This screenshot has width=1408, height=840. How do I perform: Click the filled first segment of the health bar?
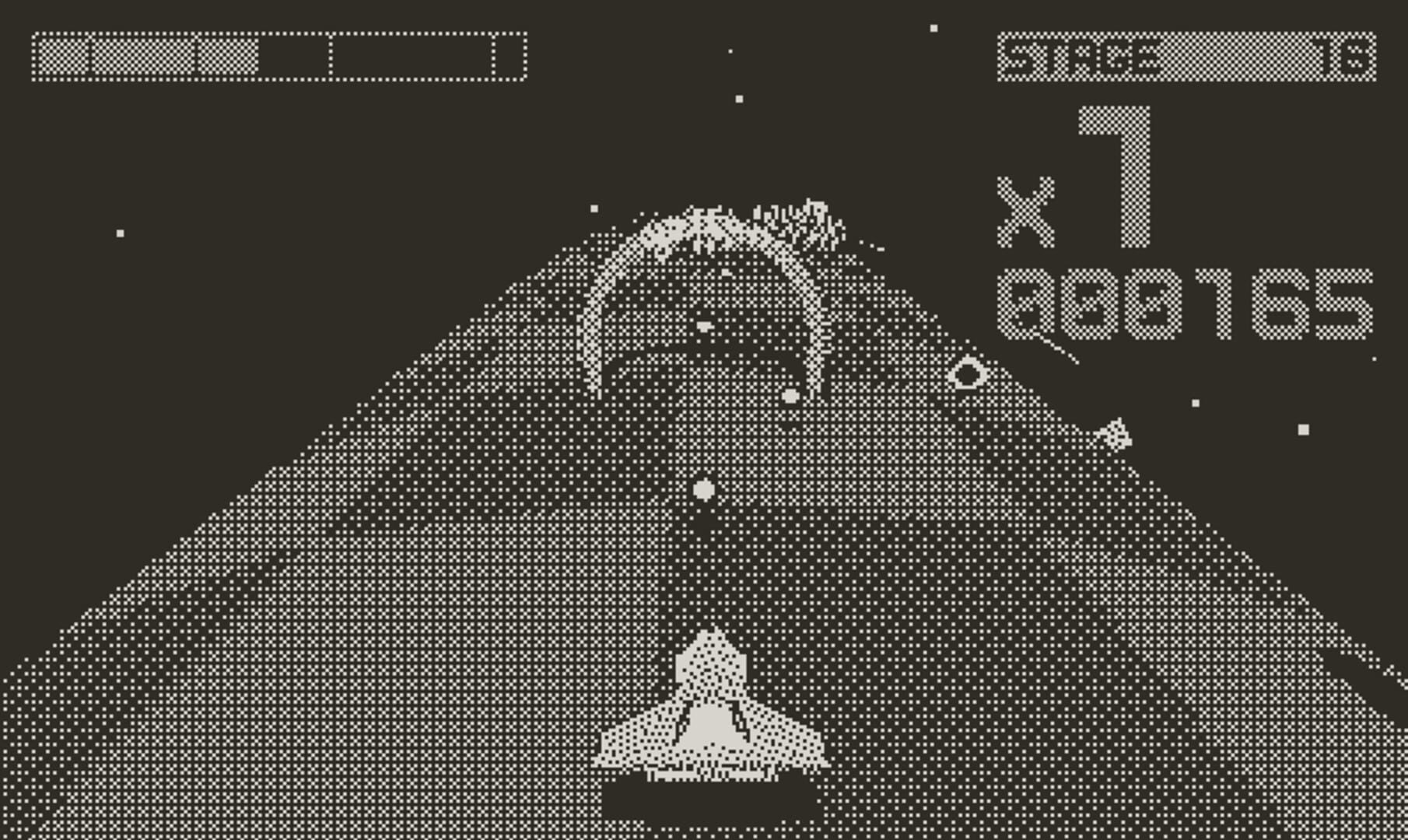(x=62, y=54)
